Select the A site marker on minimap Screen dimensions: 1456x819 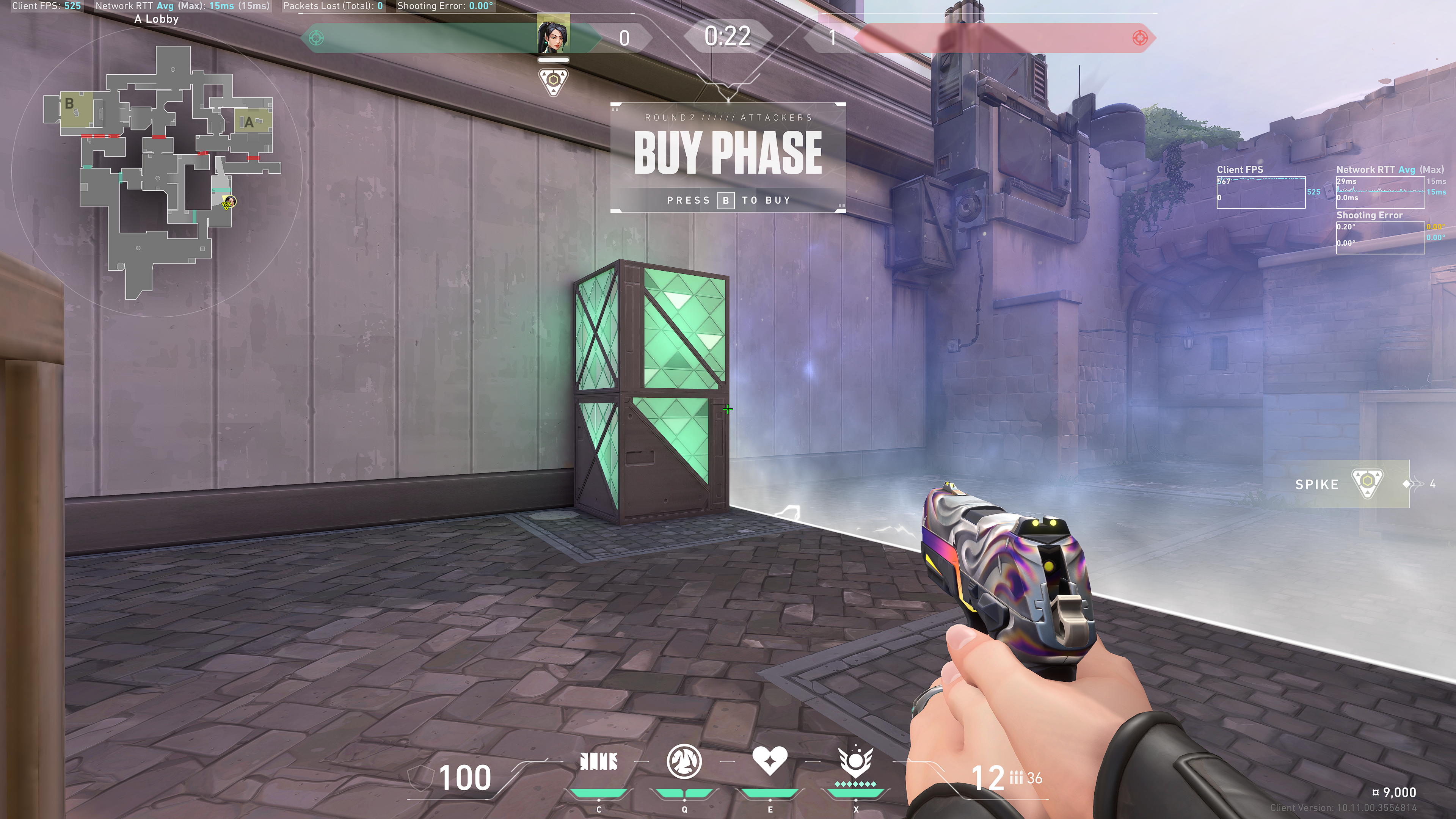(249, 122)
